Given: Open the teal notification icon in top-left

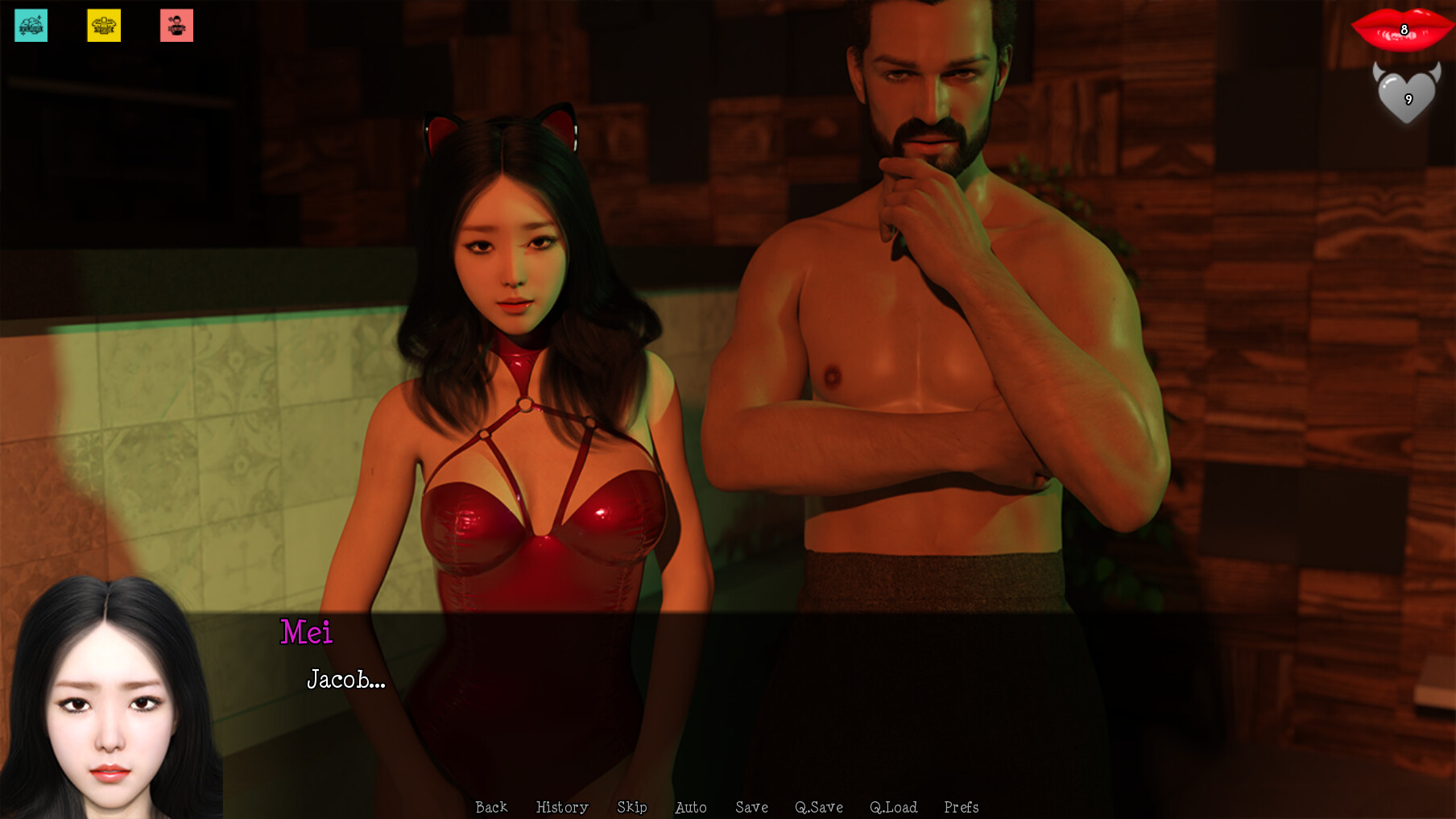Looking at the screenshot, I should point(30,25).
